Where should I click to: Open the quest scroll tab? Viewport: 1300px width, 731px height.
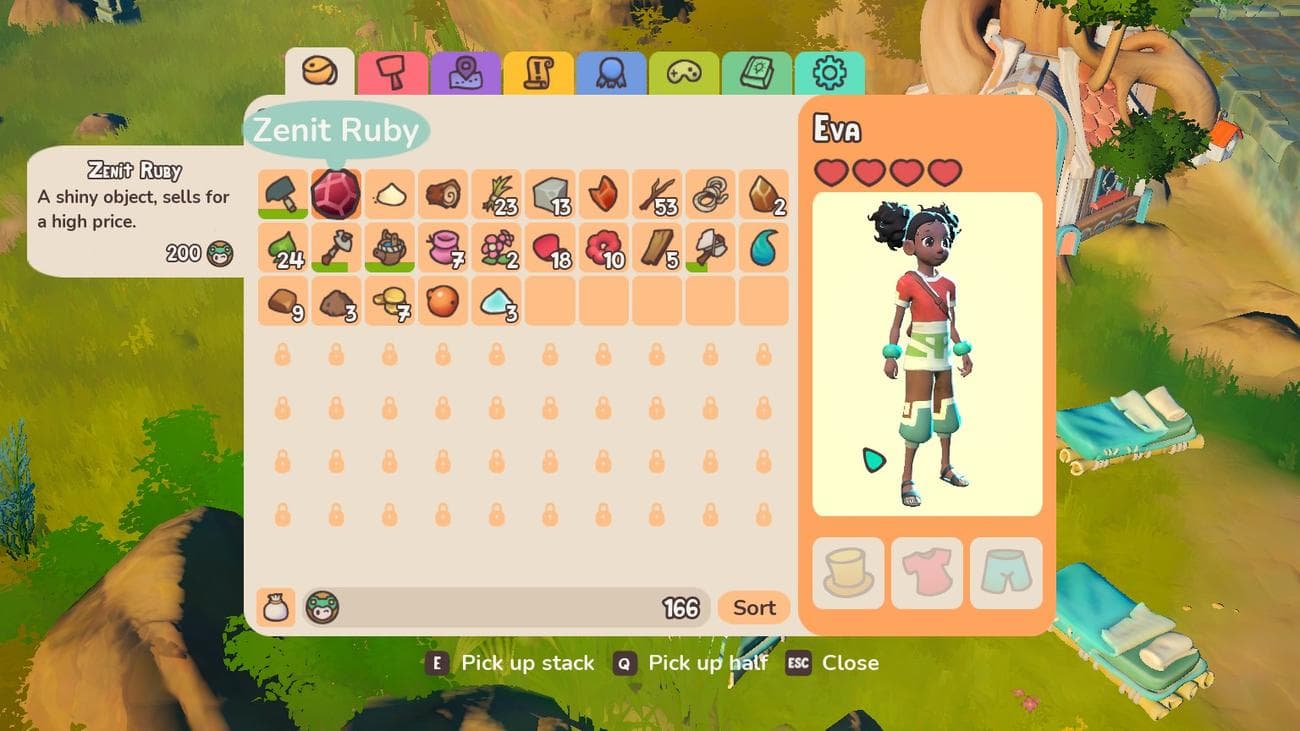click(538, 73)
